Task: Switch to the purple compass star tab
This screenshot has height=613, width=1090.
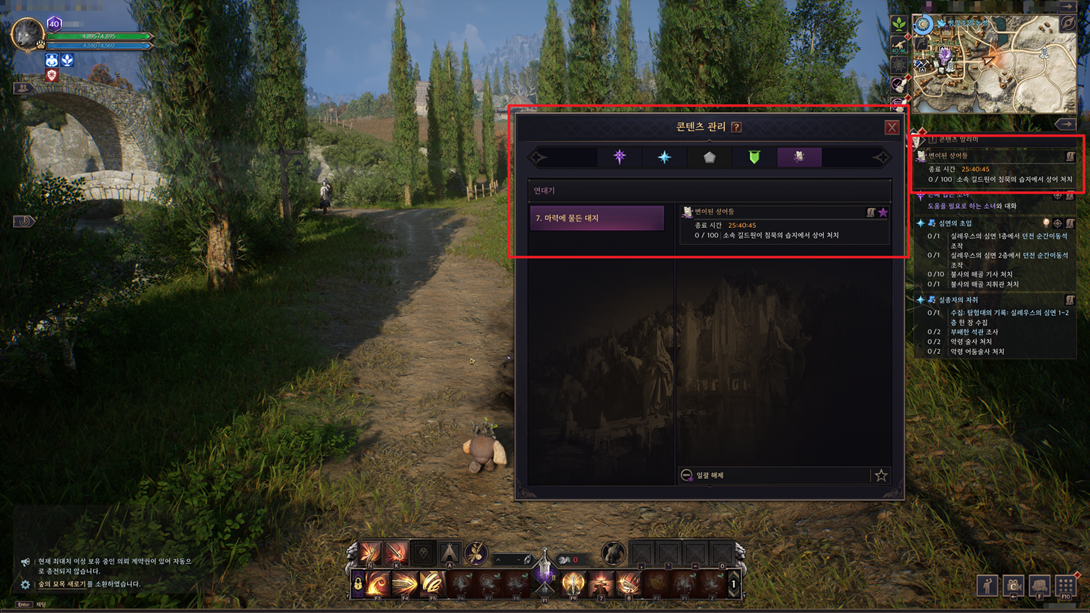Action: tap(619, 157)
